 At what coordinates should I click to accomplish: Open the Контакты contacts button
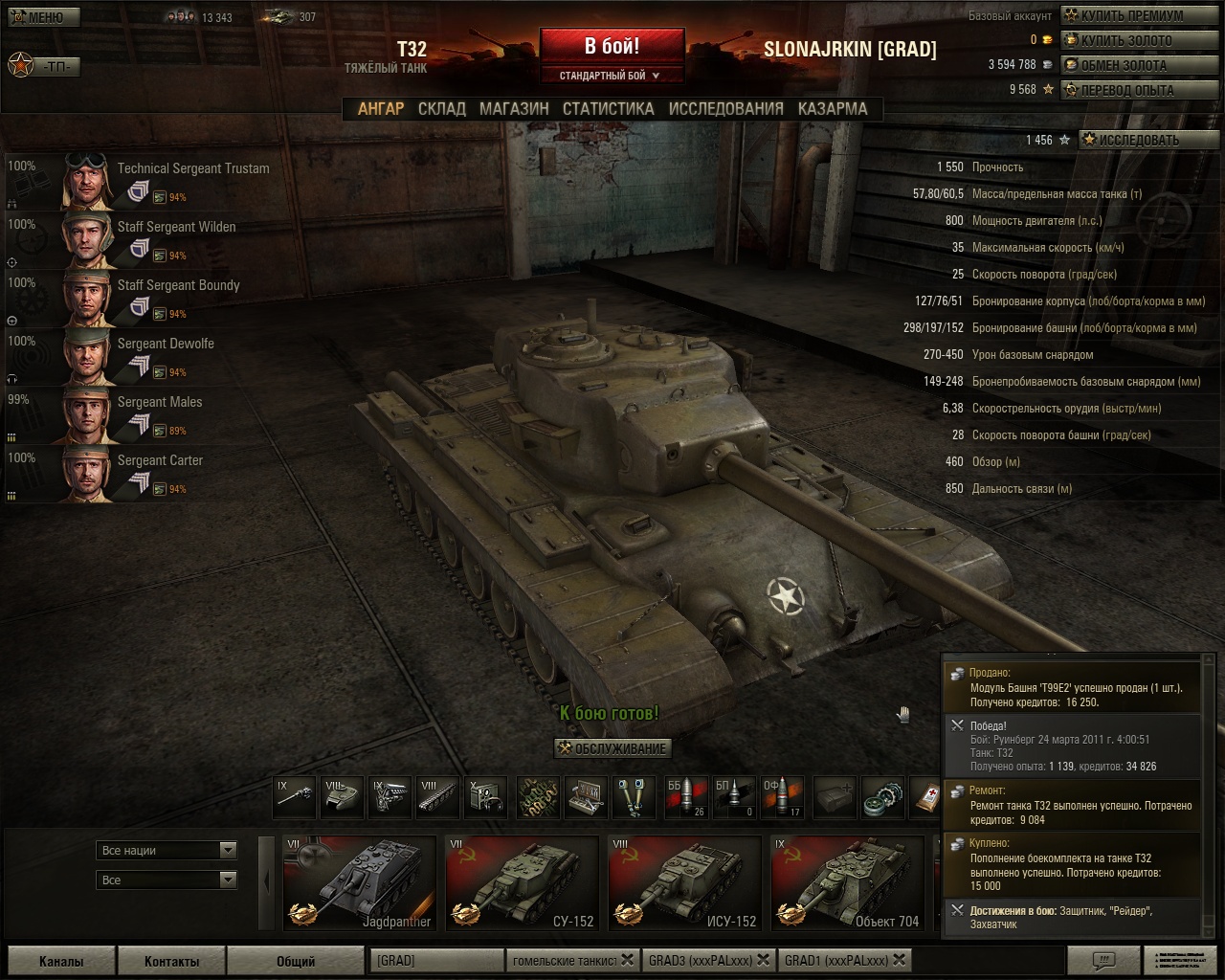click(x=172, y=961)
